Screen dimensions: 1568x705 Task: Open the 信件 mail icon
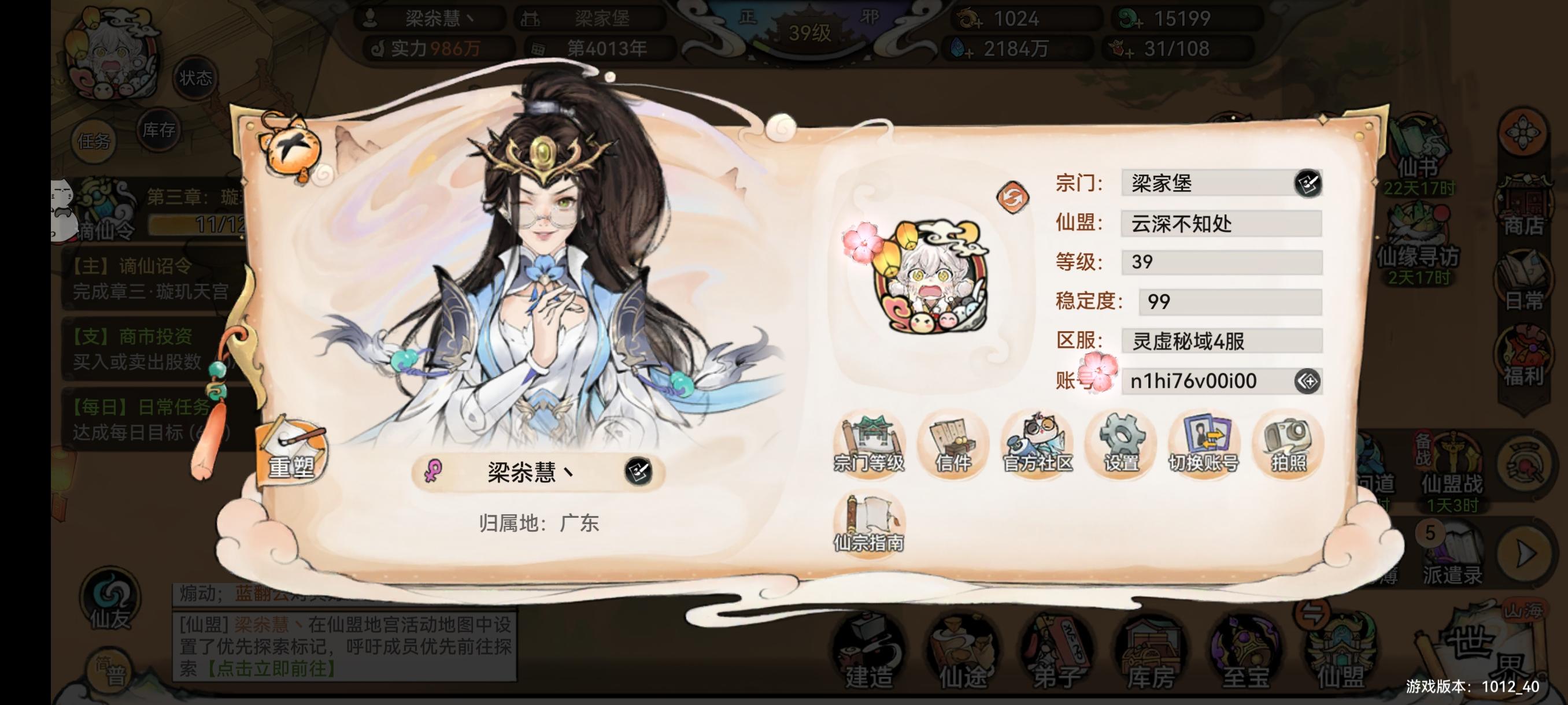pos(953,446)
